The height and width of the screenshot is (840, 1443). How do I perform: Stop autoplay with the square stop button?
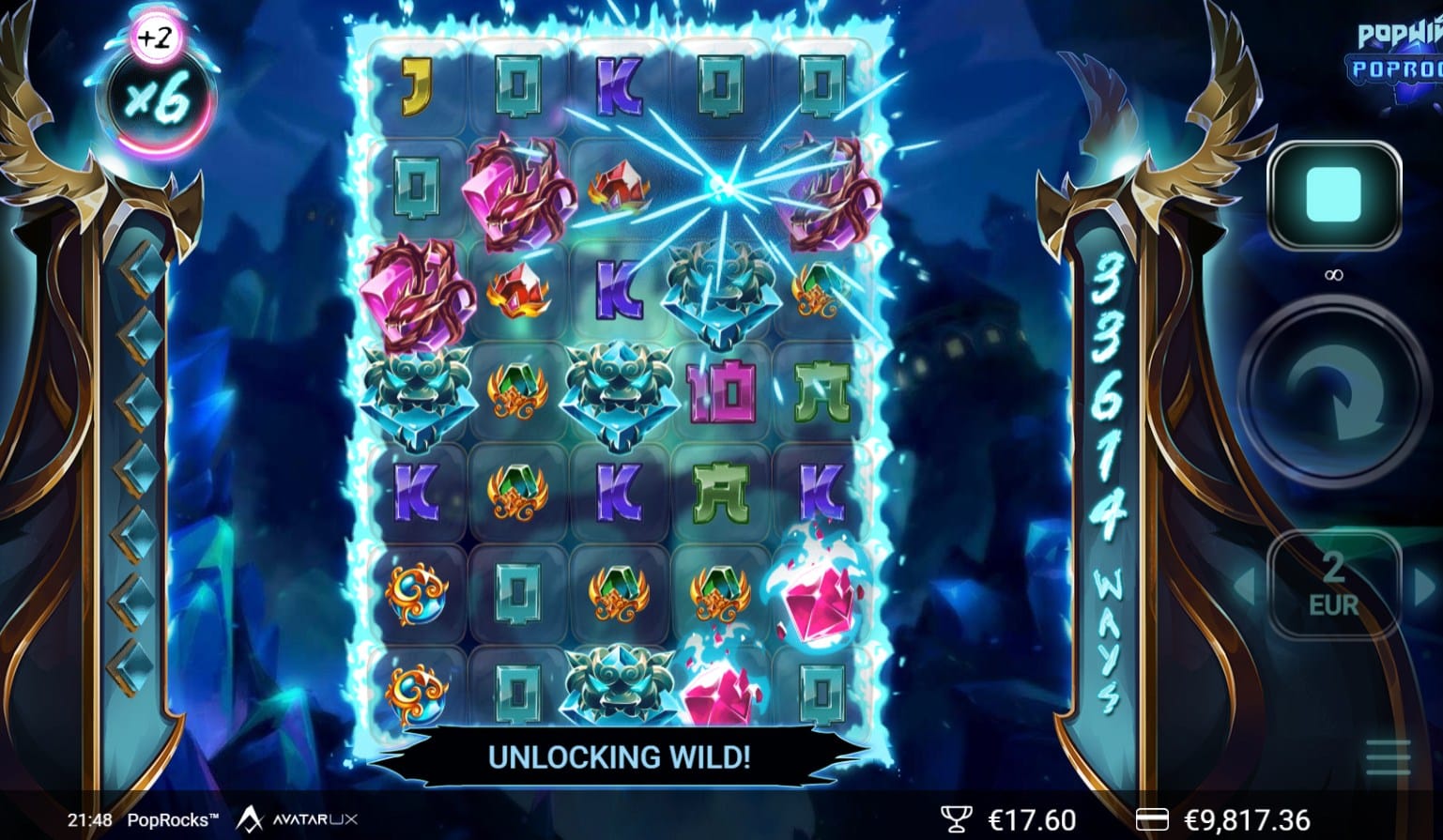coord(1332,195)
